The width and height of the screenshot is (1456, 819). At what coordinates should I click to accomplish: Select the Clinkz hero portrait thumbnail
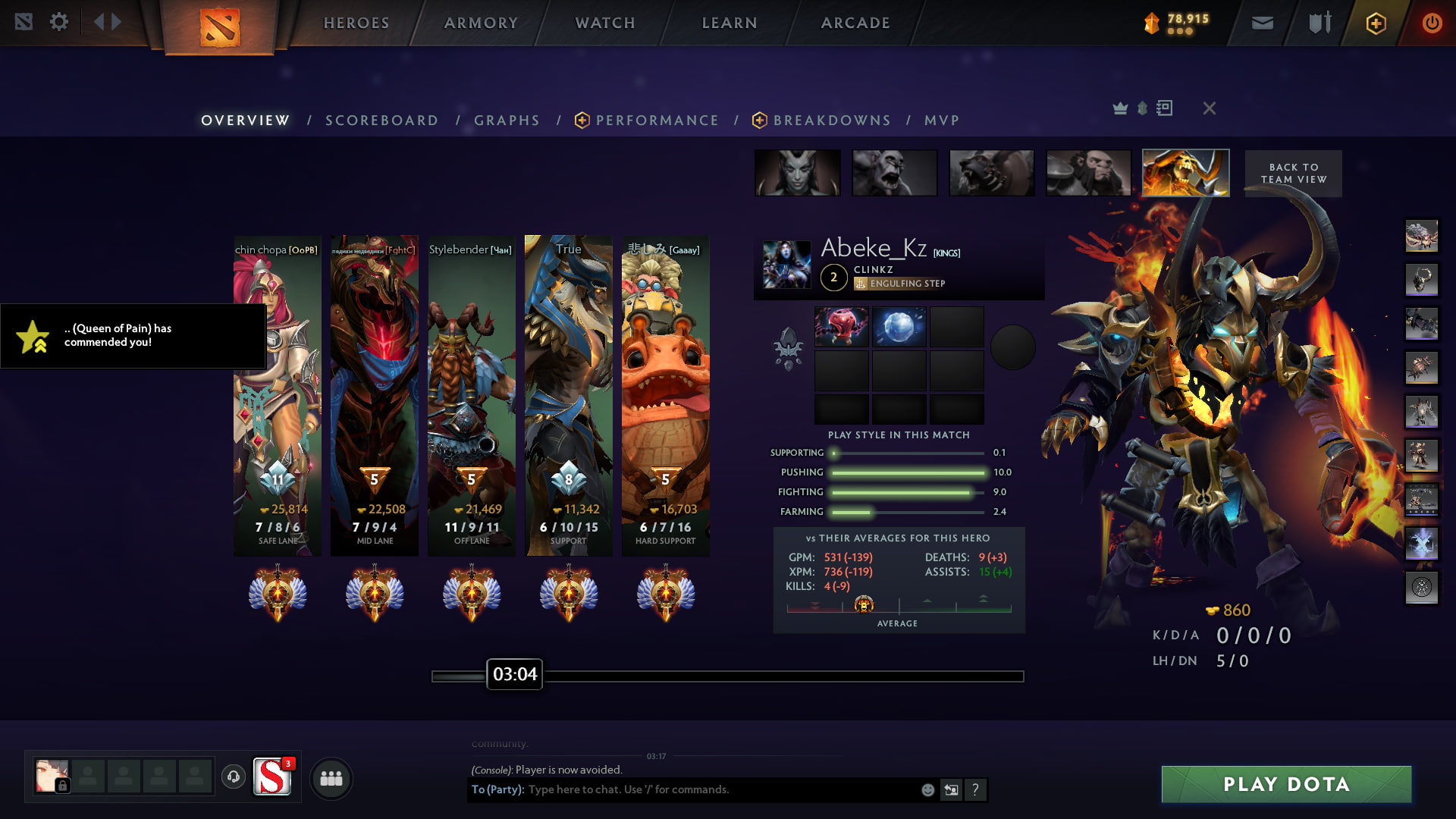click(x=1185, y=173)
